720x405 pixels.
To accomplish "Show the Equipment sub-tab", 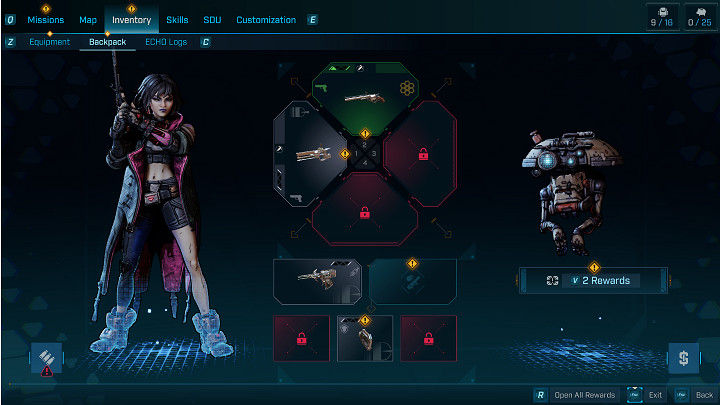I will click(x=49, y=42).
